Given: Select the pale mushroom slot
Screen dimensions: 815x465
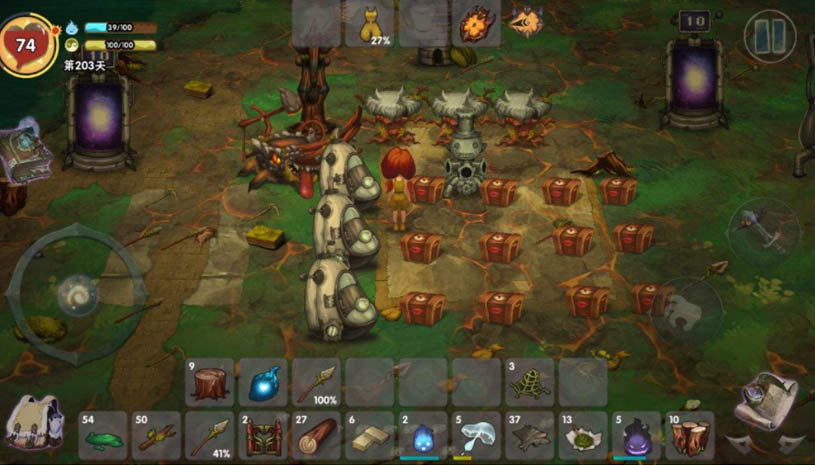Looking at the screenshot, I should [x=477, y=436].
